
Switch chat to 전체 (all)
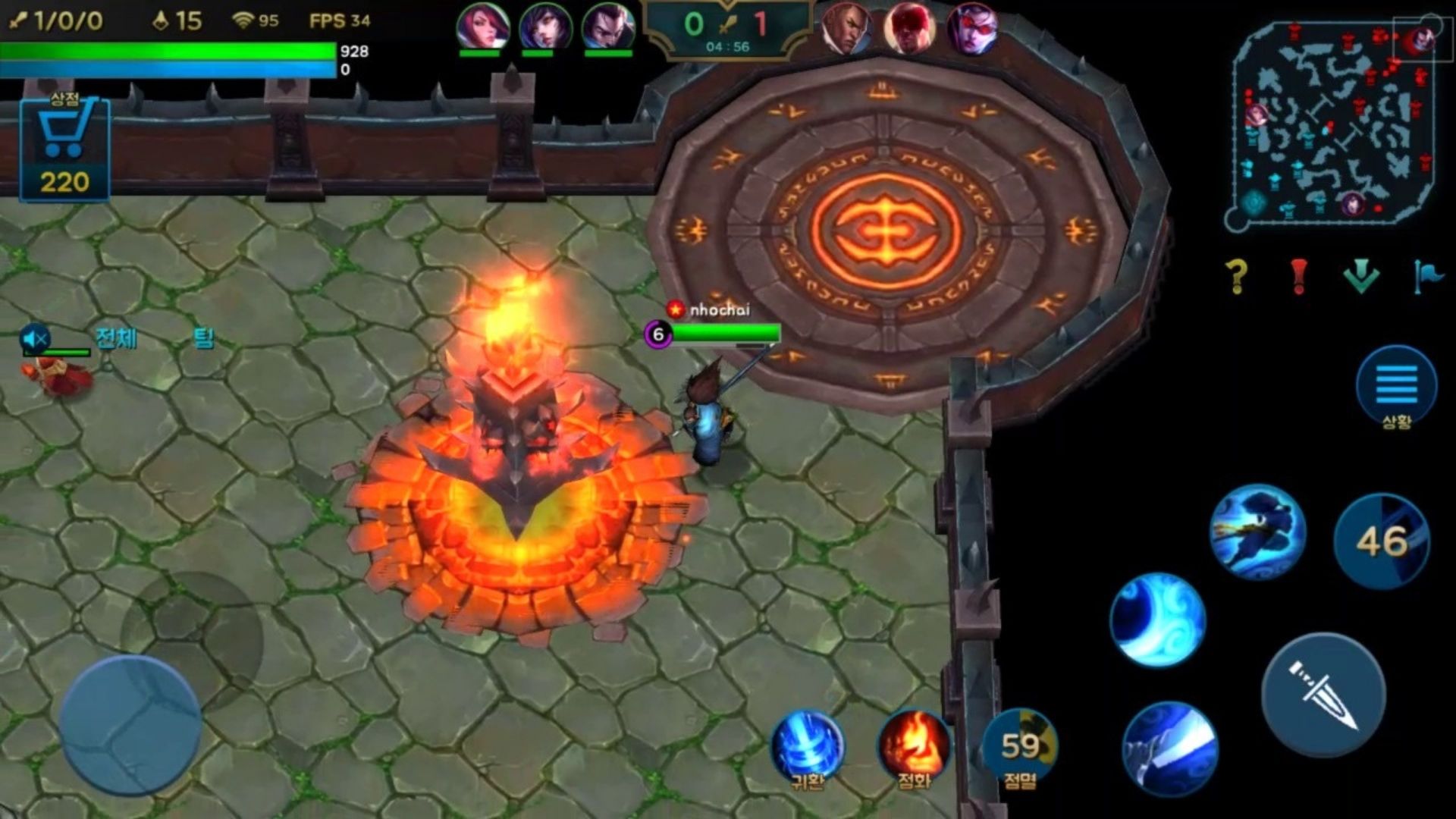pos(116,337)
